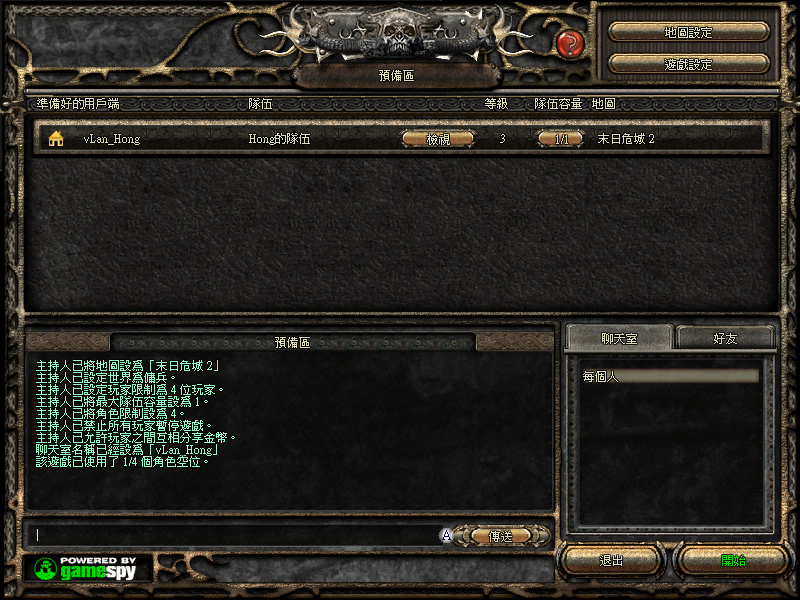The height and width of the screenshot is (600, 800).
Task: Click the round A icon beside 傳送
Action: (446, 536)
